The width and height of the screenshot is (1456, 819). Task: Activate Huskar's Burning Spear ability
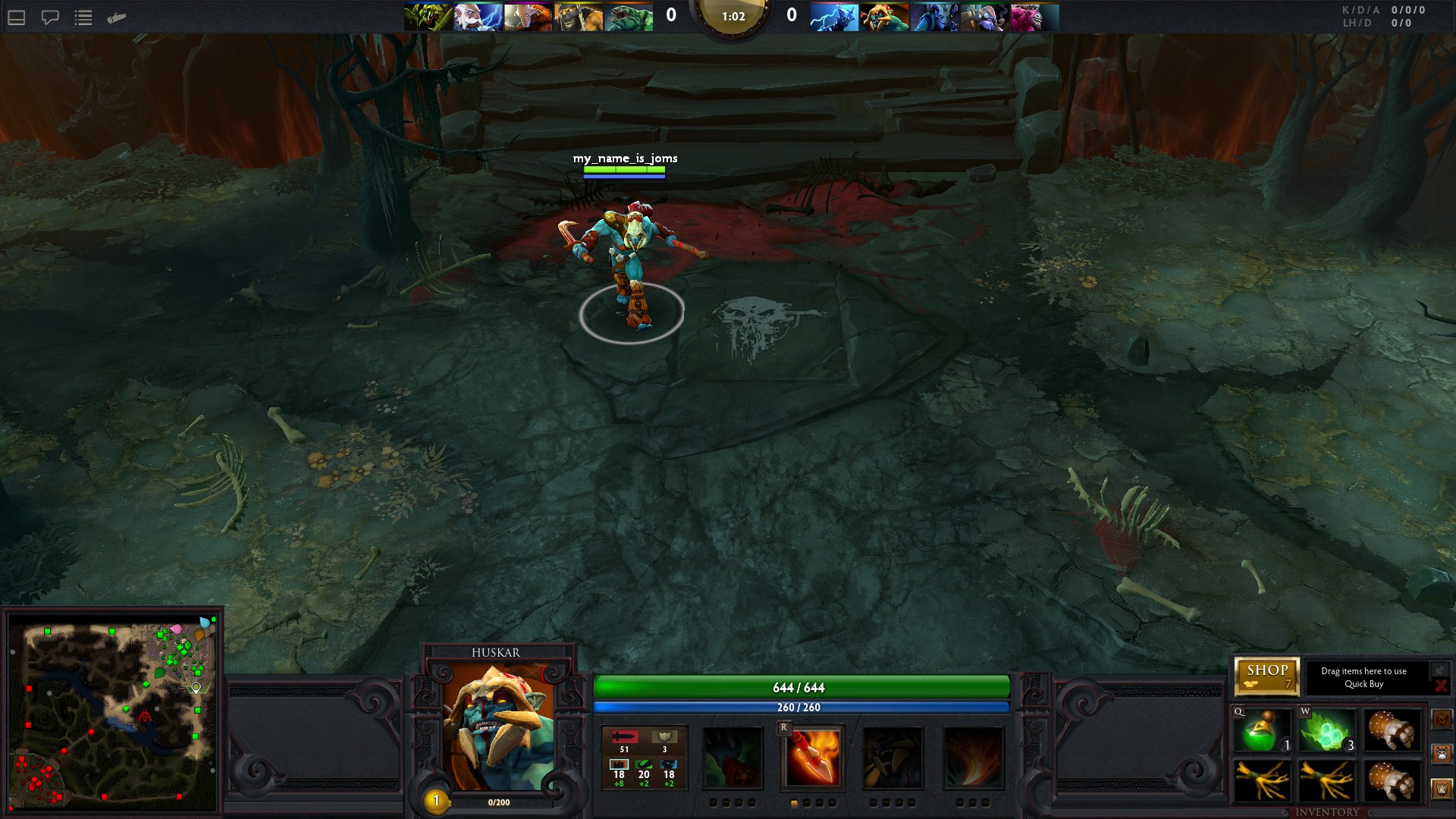[813, 758]
